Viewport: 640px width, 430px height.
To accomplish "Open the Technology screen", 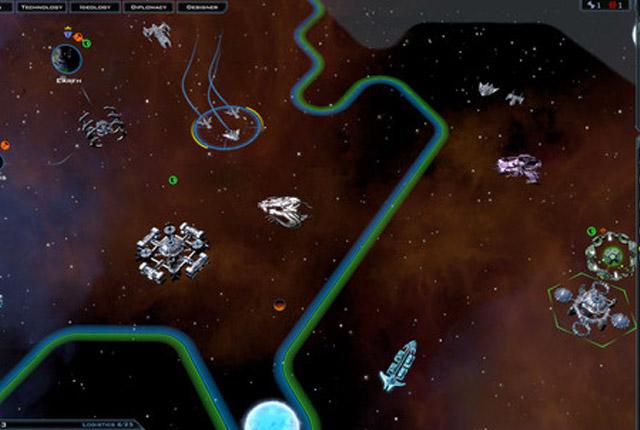I will coord(41,7).
